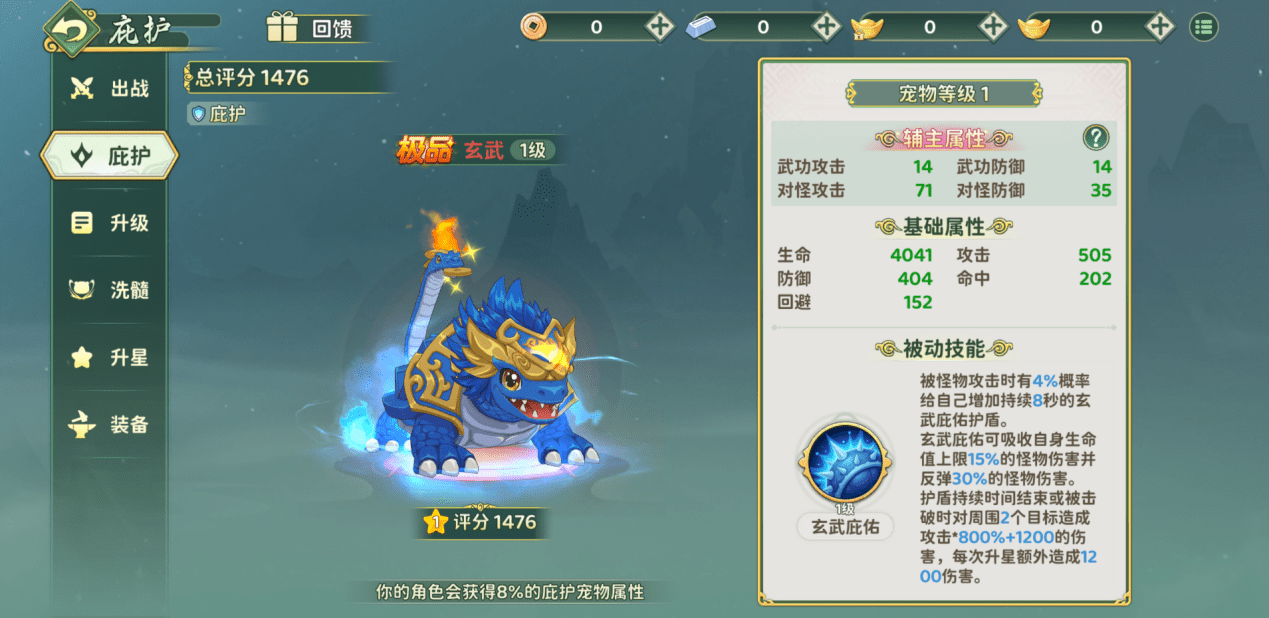Show the 装备 equipment tab
The width and height of the screenshot is (1269, 618).
[x=110, y=425]
